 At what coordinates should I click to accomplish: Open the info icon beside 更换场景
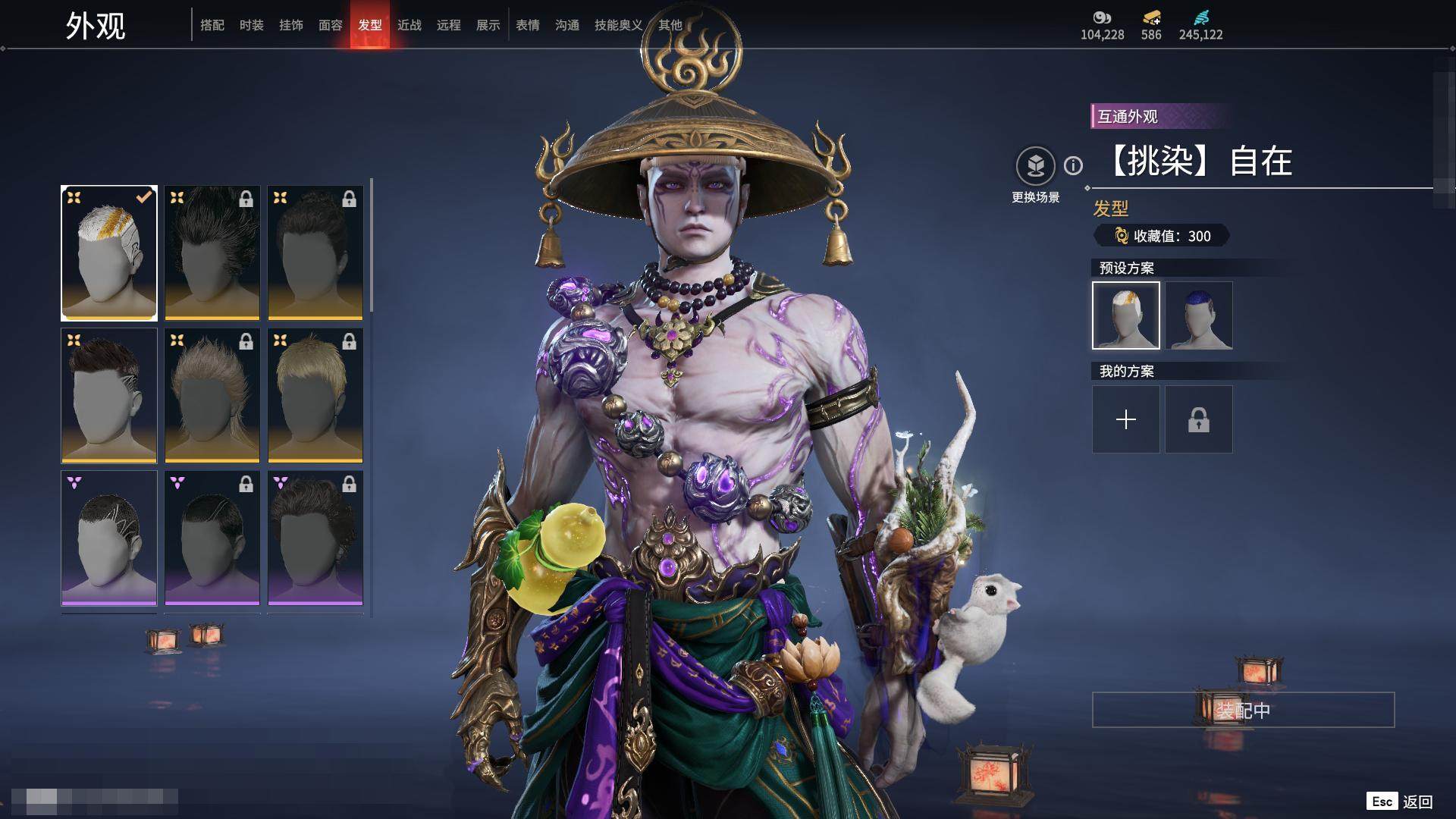1073,165
